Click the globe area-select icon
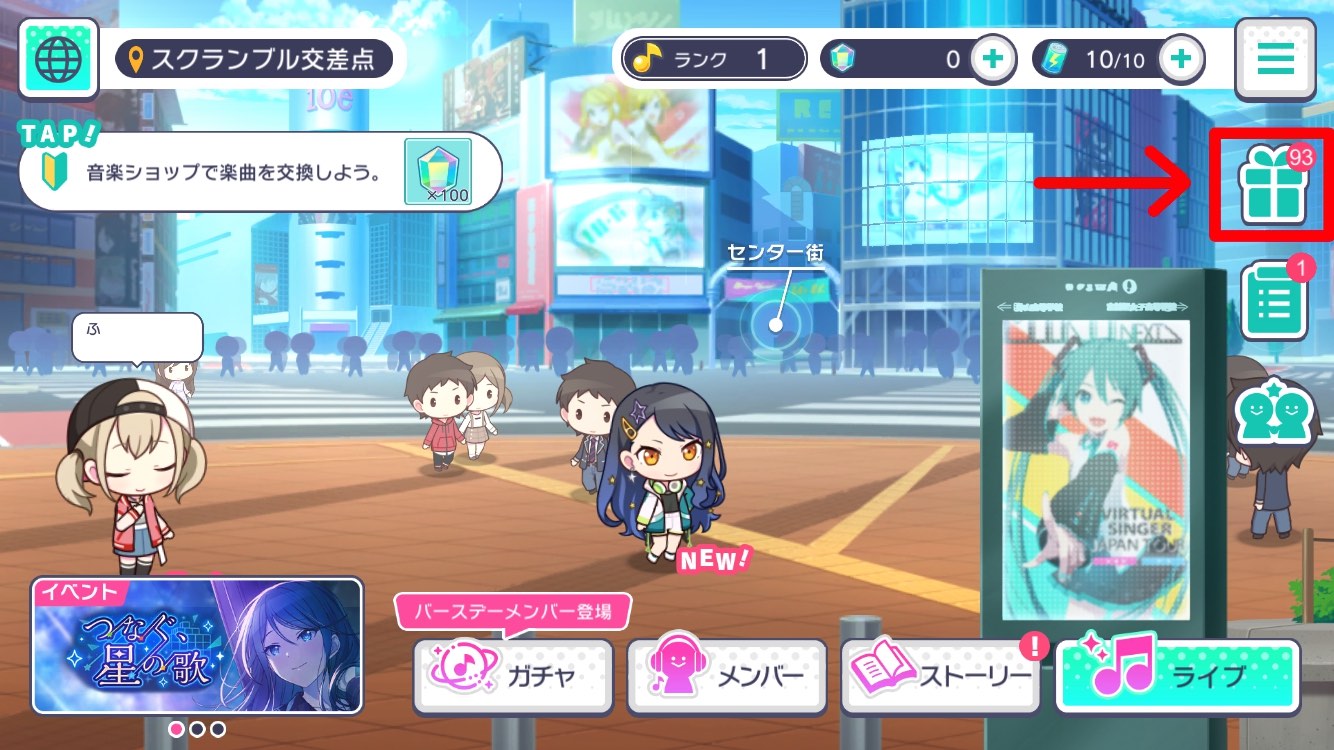This screenshot has height=750, width=1334. (57, 57)
